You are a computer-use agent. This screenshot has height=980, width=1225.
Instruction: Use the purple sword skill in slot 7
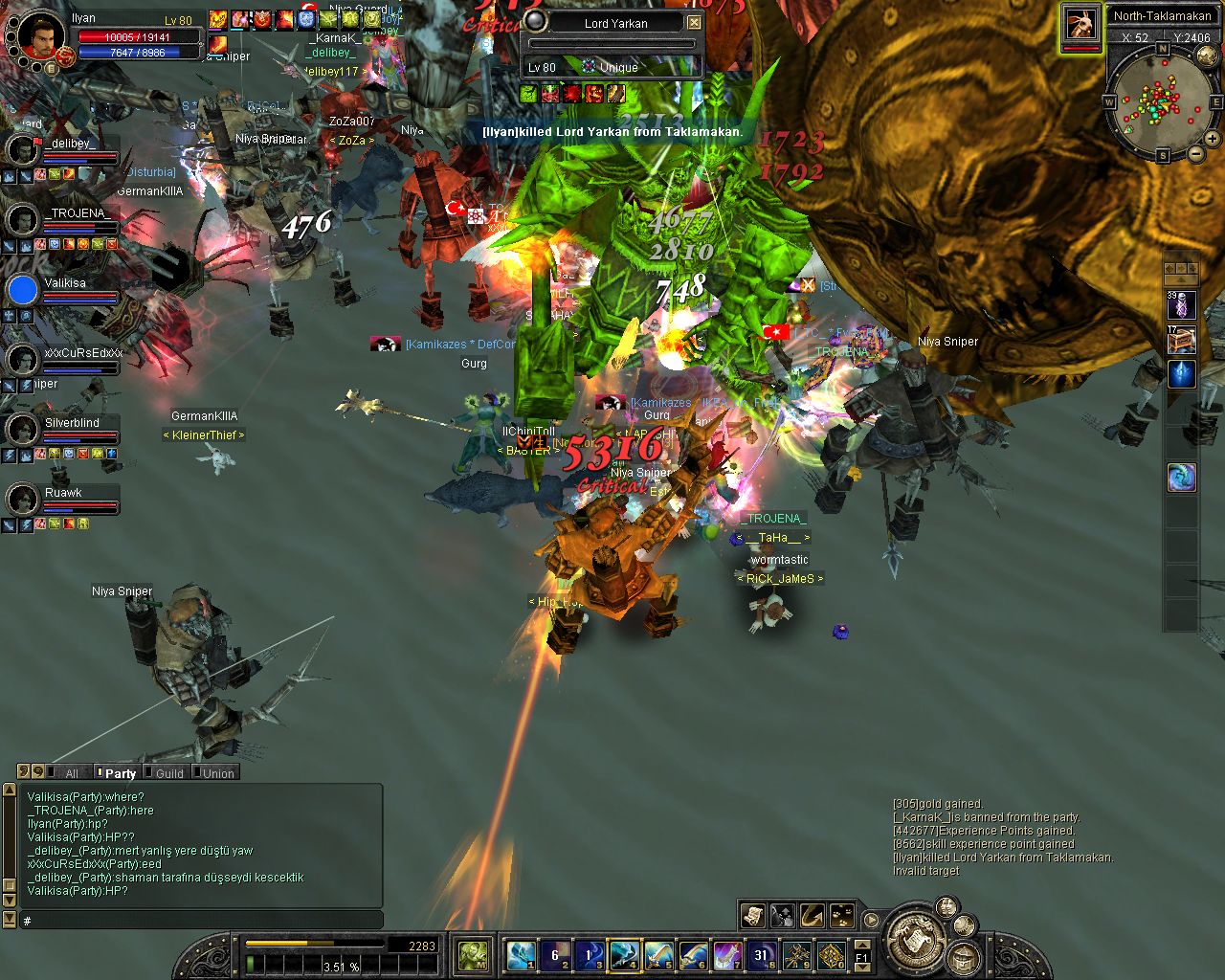727,954
